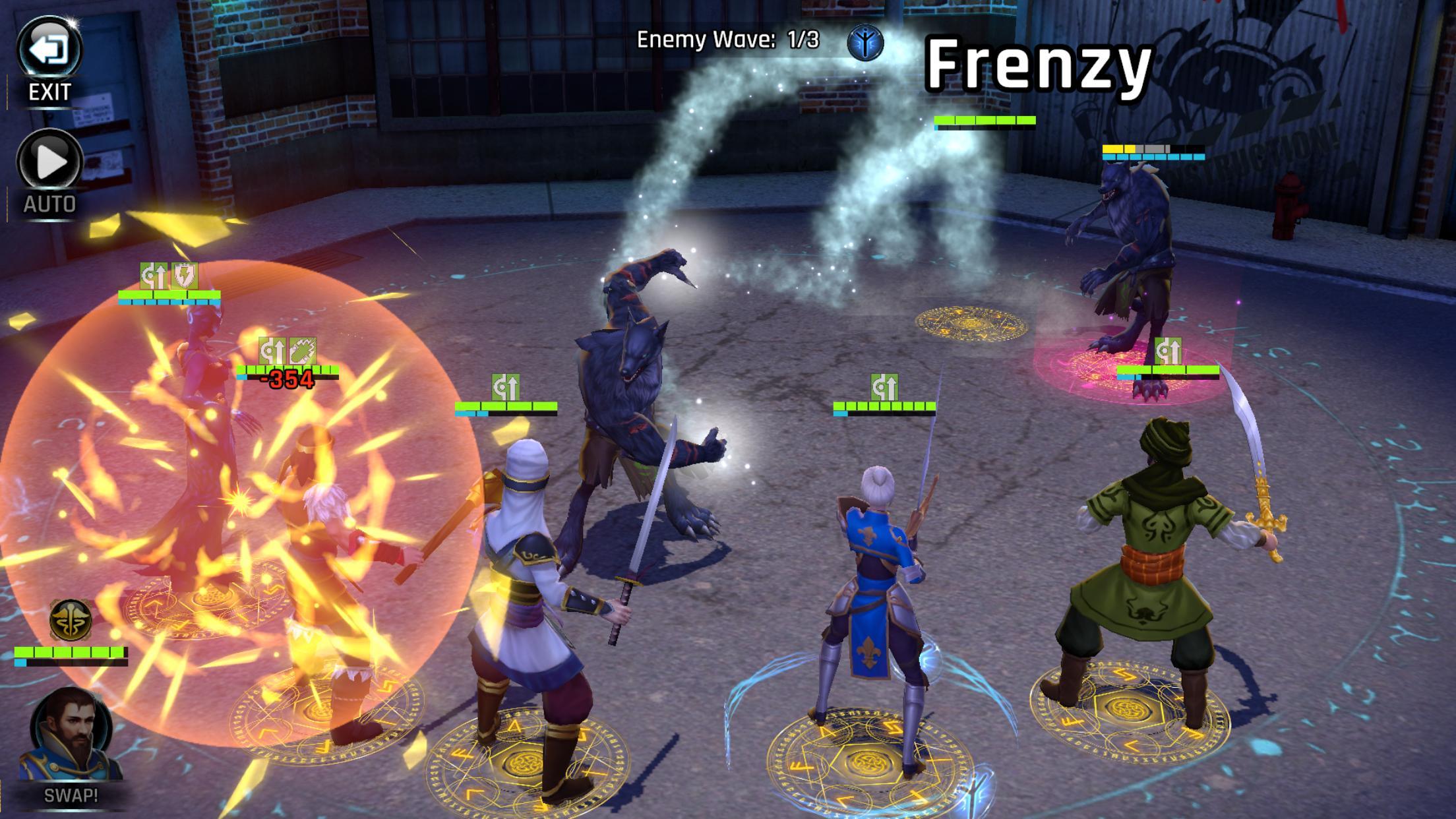Toggle AUTO battle mode
The height and width of the screenshot is (819, 1456).
pyautogui.click(x=49, y=162)
